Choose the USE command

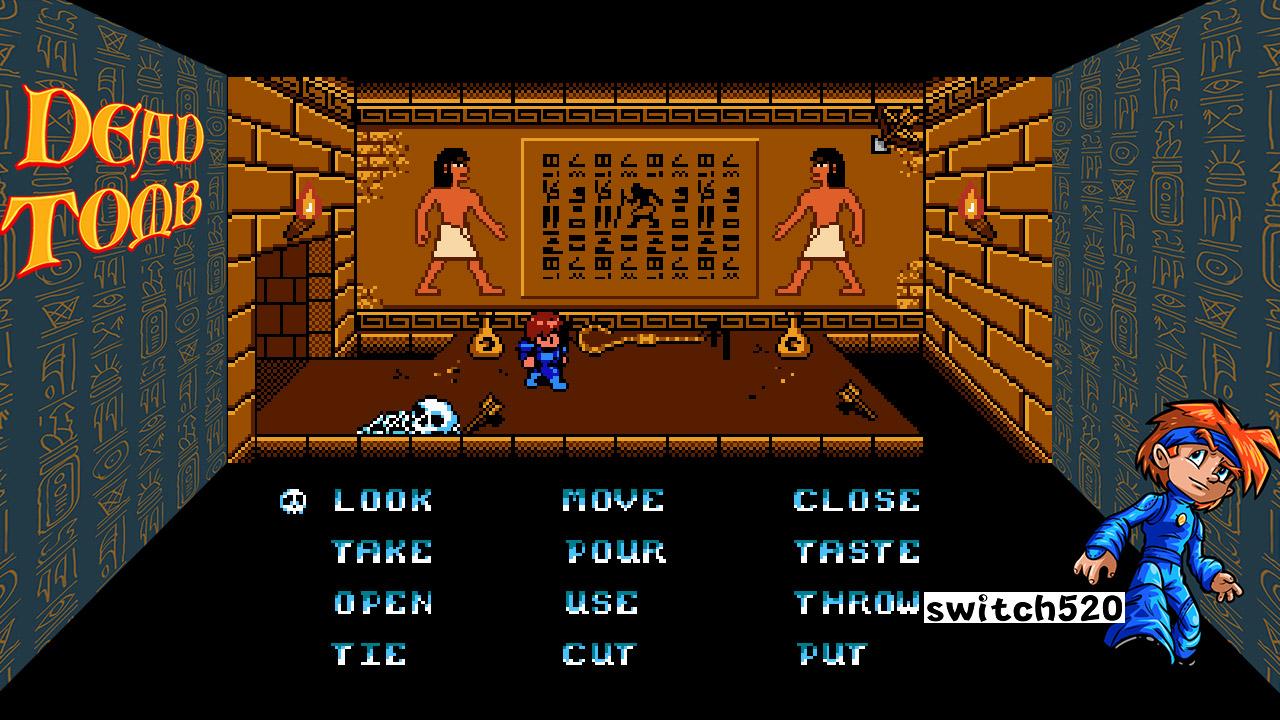pos(602,602)
